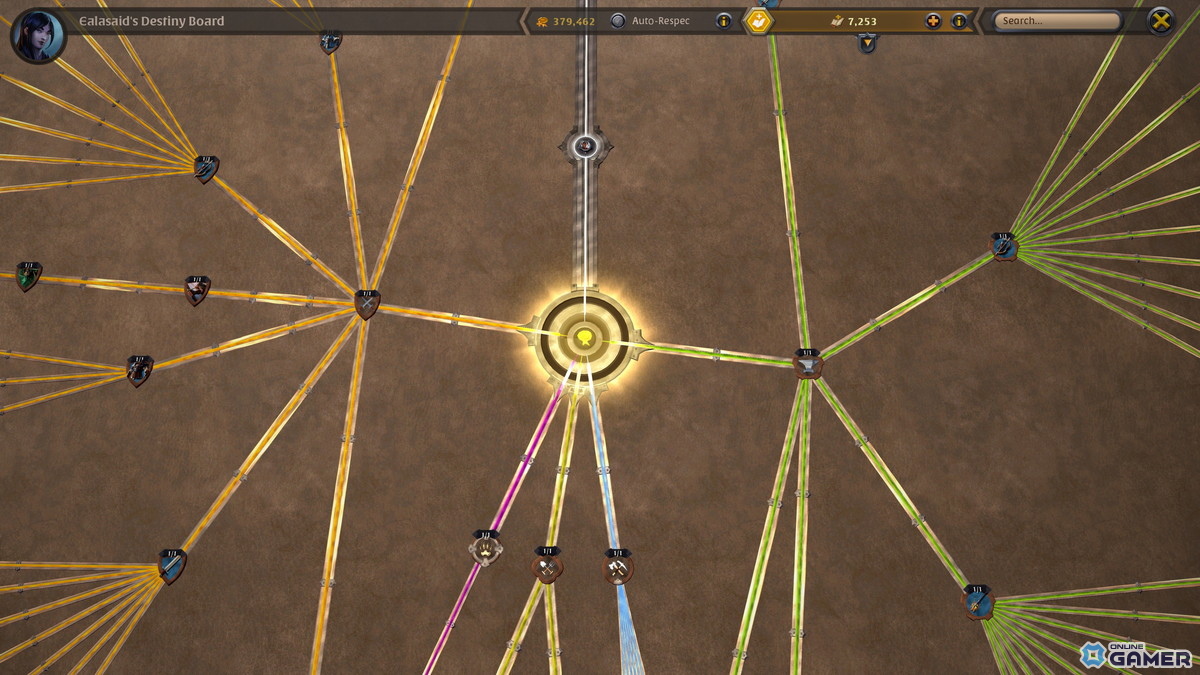This screenshot has height=675, width=1200.
Task: Close the Destiny Board with the X button
Action: coord(1160,21)
